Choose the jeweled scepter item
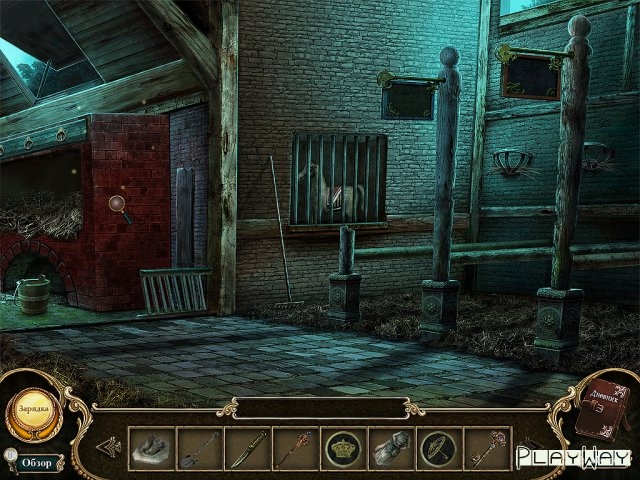Viewport: 640px width, 480px height. pyautogui.click(x=296, y=448)
